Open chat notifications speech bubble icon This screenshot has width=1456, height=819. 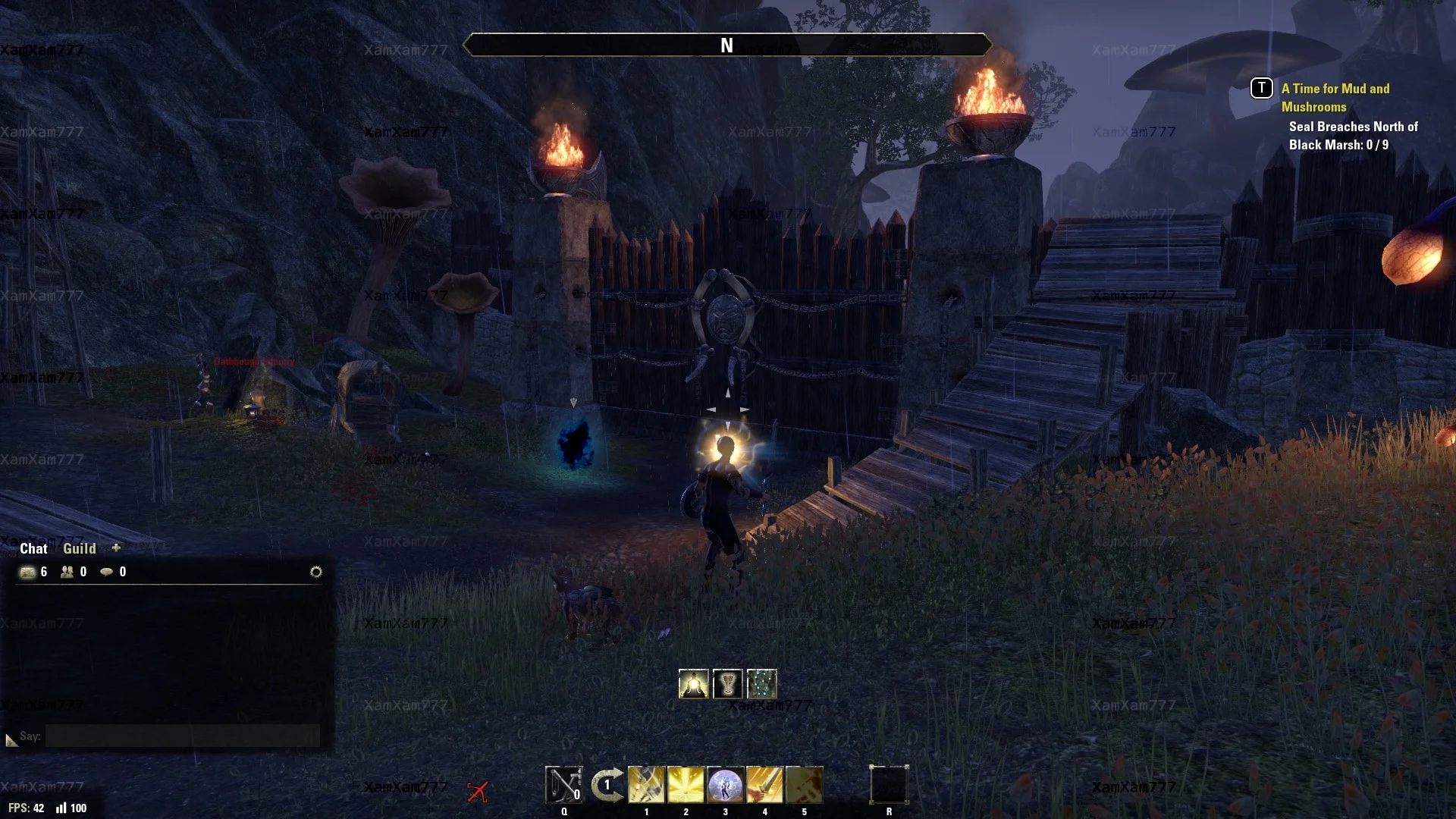pyautogui.click(x=107, y=572)
